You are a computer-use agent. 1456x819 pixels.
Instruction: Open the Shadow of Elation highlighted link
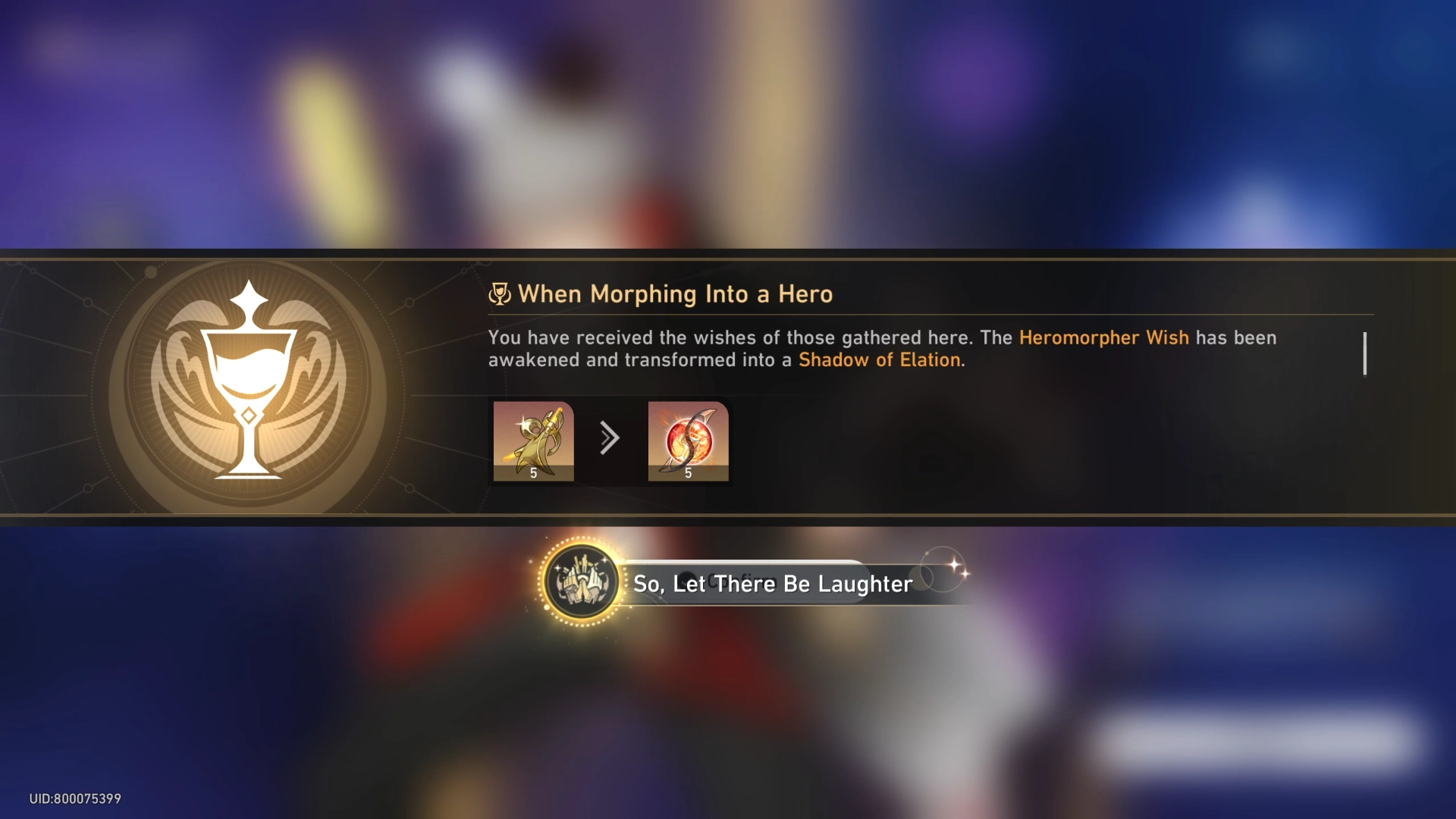pos(880,360)
